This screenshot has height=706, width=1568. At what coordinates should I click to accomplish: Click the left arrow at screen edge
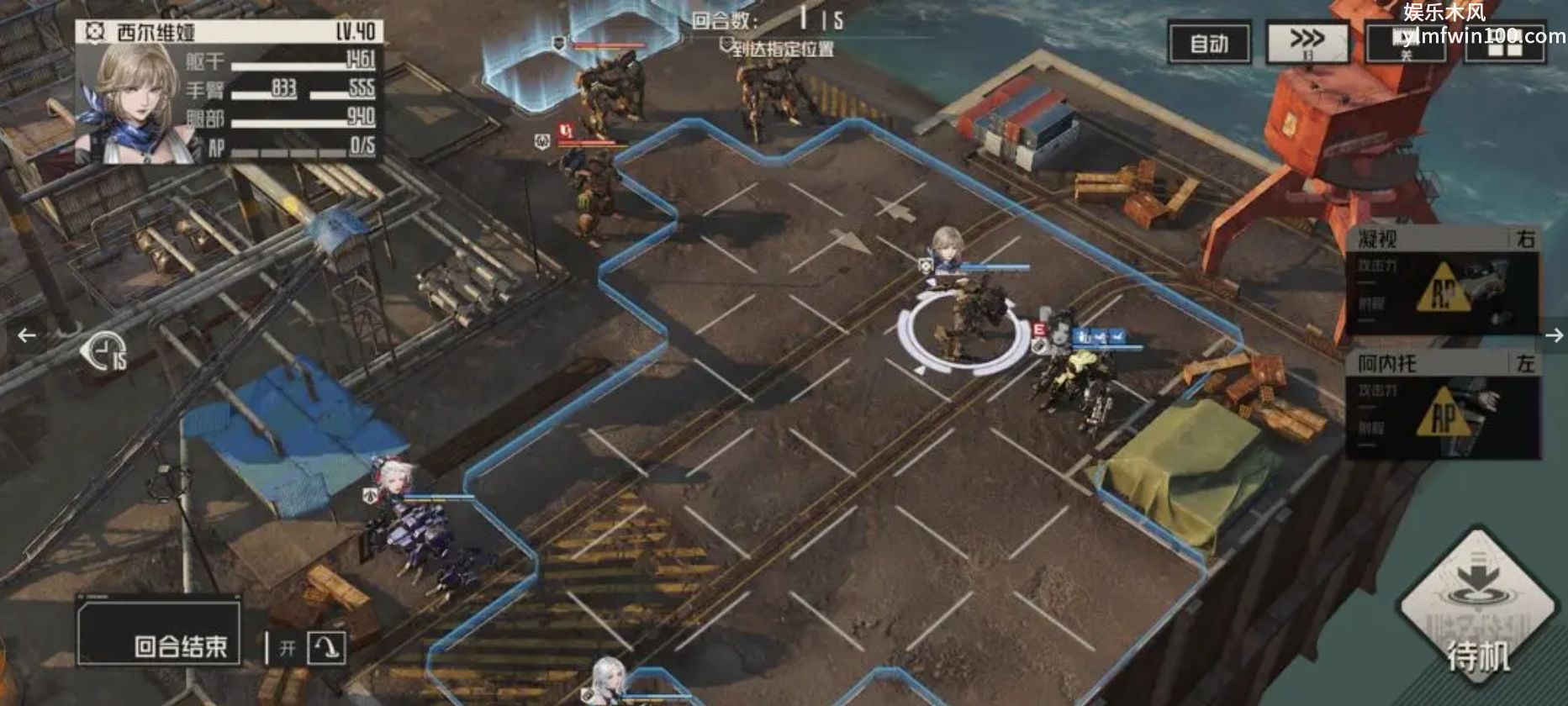click(x=27, y=335)
